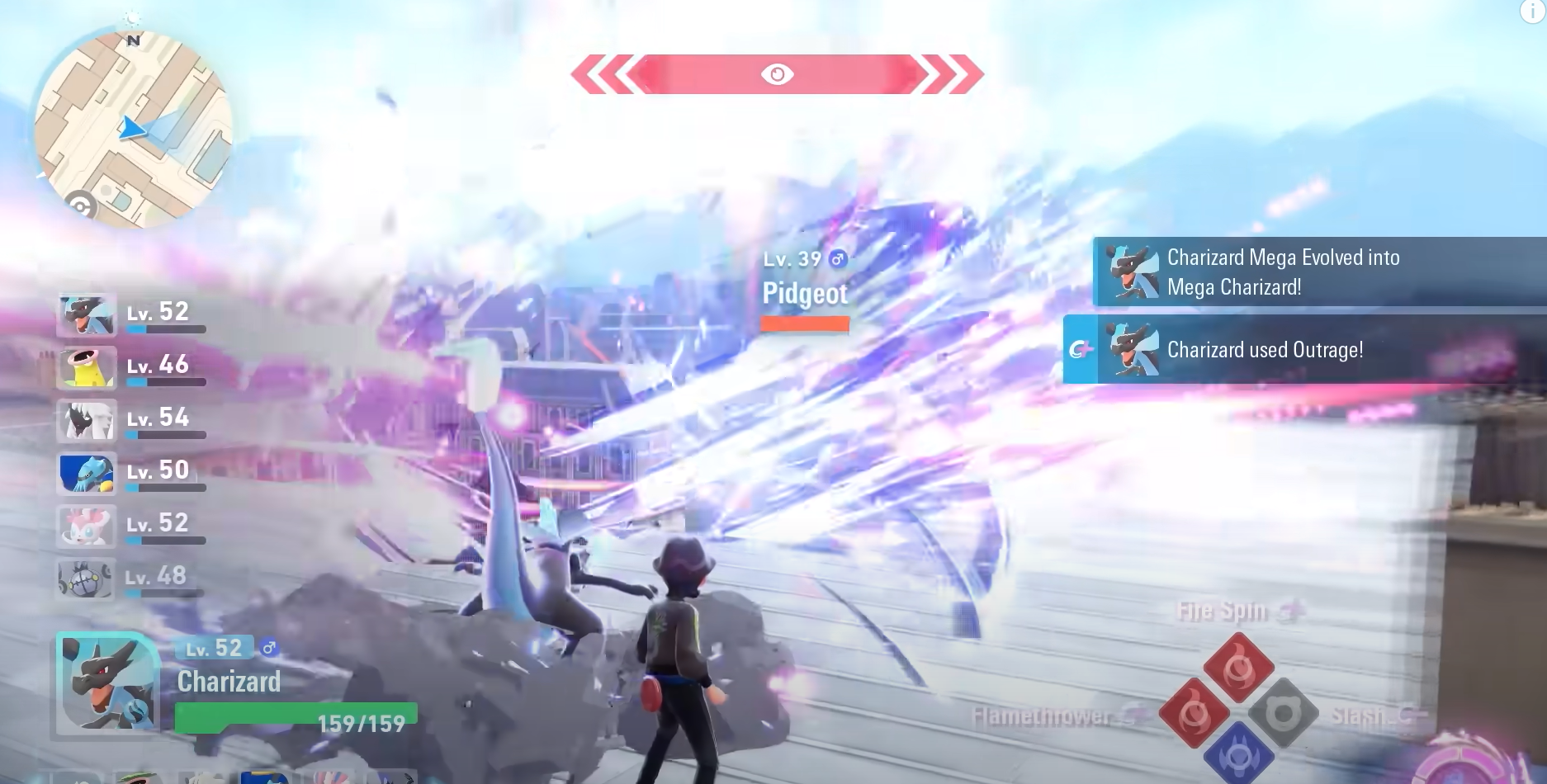
Task: Select the 'Charizard used Outrage!' log entry
Action: tap(1304, 350)
